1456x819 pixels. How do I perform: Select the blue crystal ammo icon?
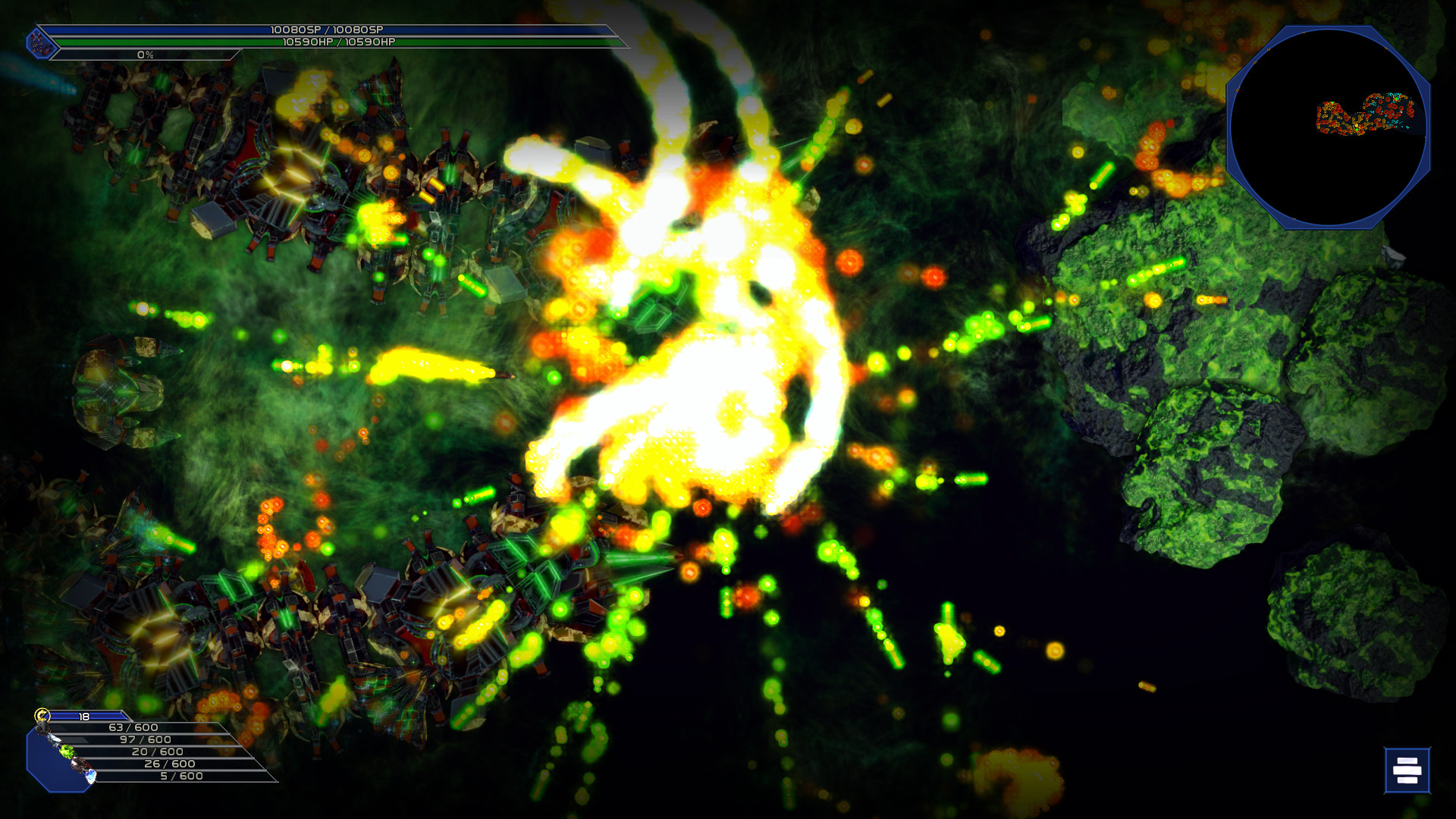click(x=91, y=776)
